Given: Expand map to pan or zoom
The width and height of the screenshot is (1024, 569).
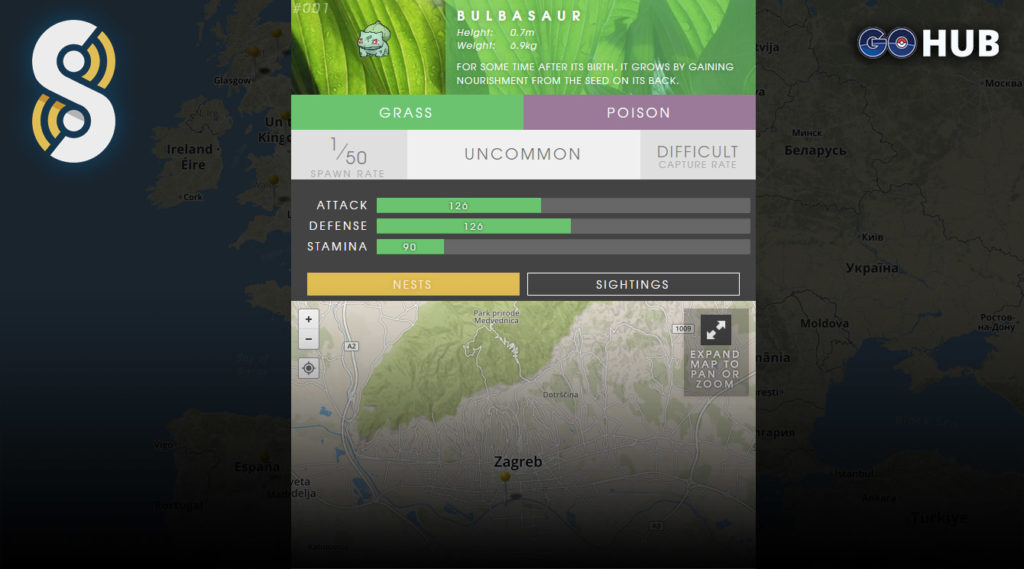Looking at the screenshot, I should point(715,352).
